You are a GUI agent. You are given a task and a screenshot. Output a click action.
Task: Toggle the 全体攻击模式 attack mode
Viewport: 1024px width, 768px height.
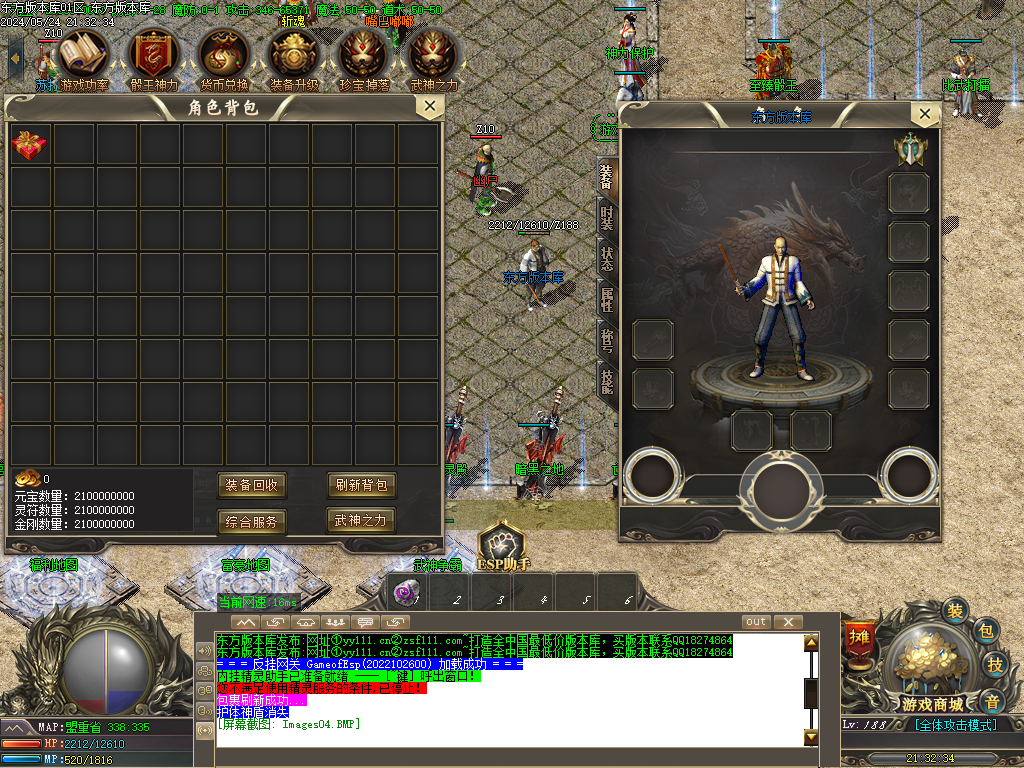(x=958, y=725)
